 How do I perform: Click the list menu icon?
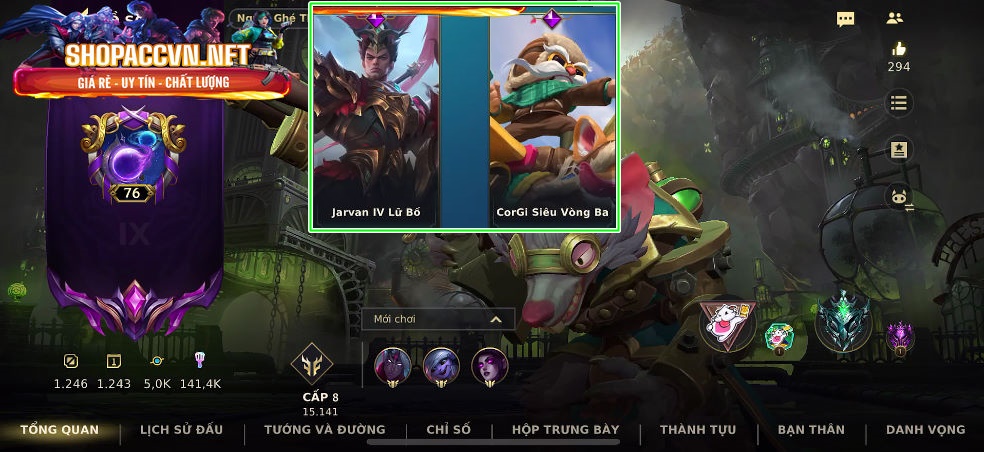point(899,103)
